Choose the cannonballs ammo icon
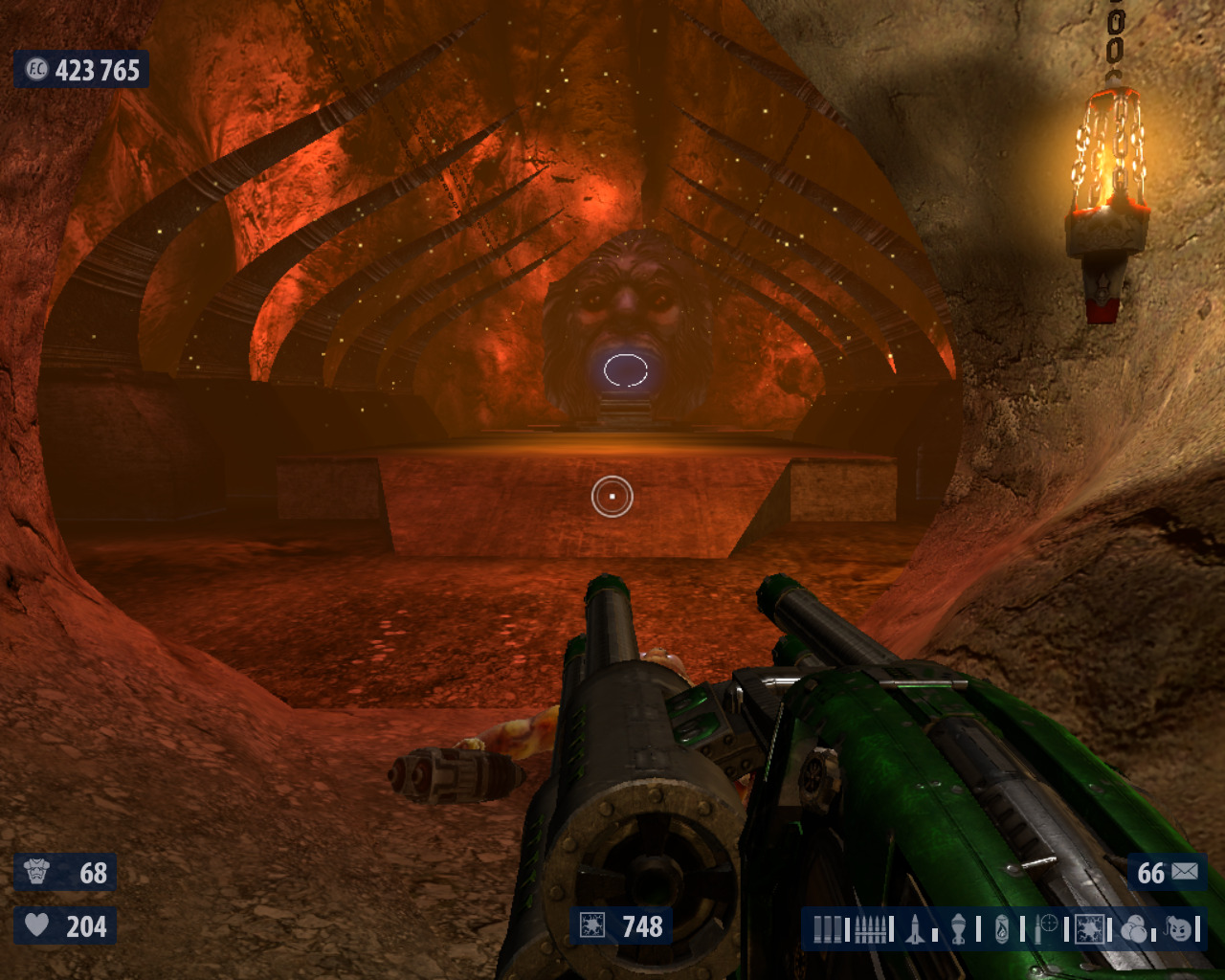The height and width of the screenshot is (980, 1225). (1134, 928)
